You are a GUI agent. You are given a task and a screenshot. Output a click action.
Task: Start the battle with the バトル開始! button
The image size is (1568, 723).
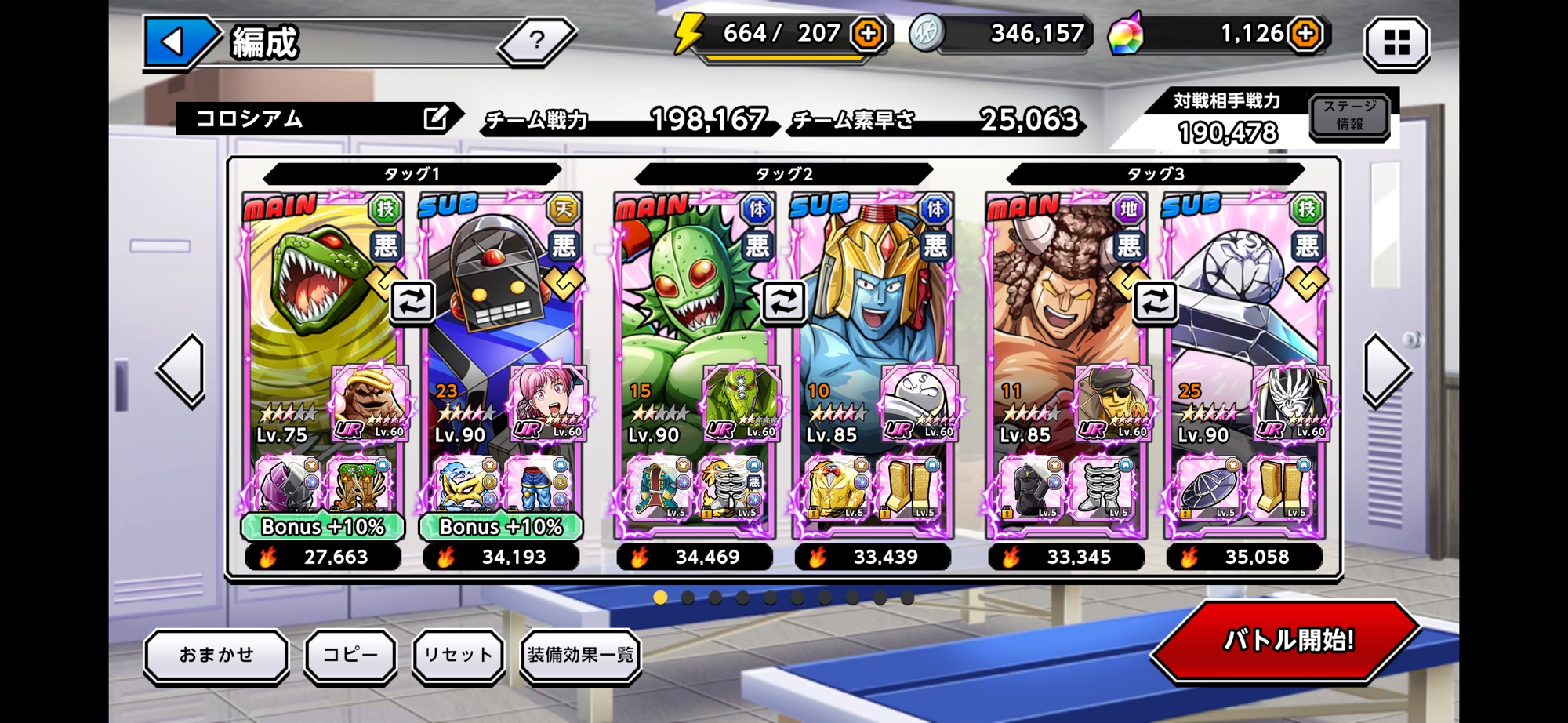click(1287, 641)
